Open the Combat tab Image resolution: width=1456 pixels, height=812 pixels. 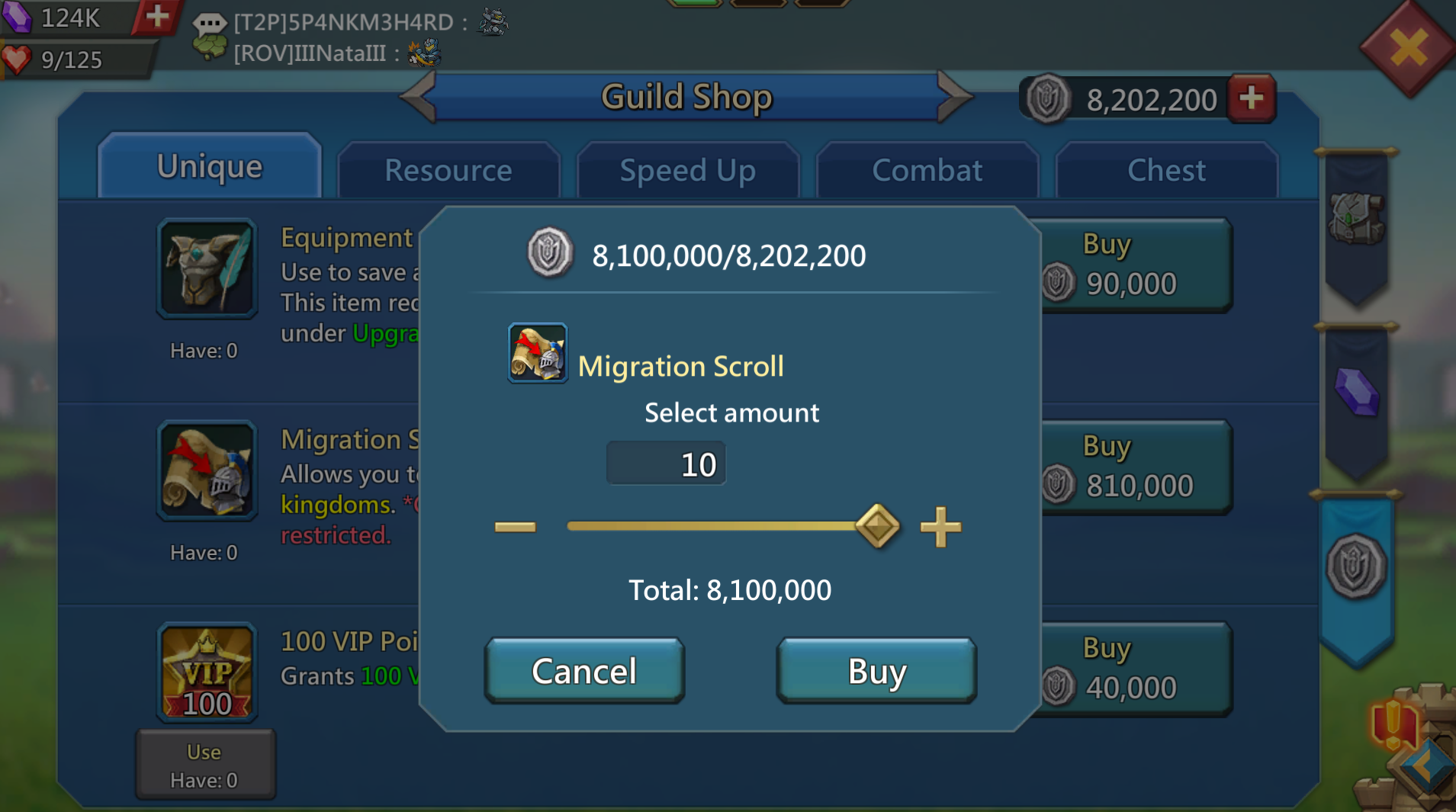pos(927,171)
